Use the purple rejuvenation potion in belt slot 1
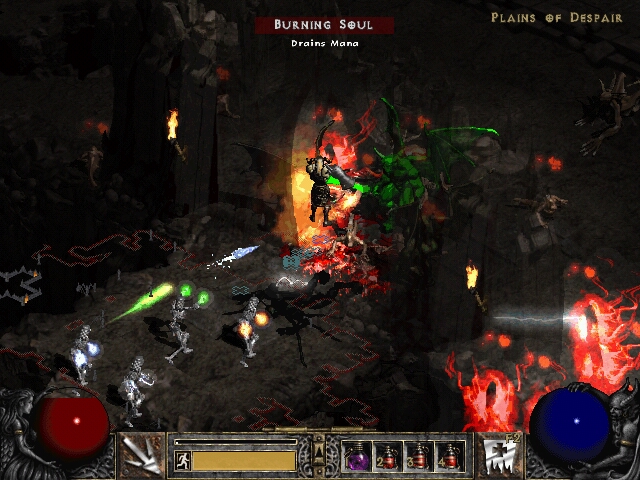This screenshot has height=480, width=640. pos(357,456)
